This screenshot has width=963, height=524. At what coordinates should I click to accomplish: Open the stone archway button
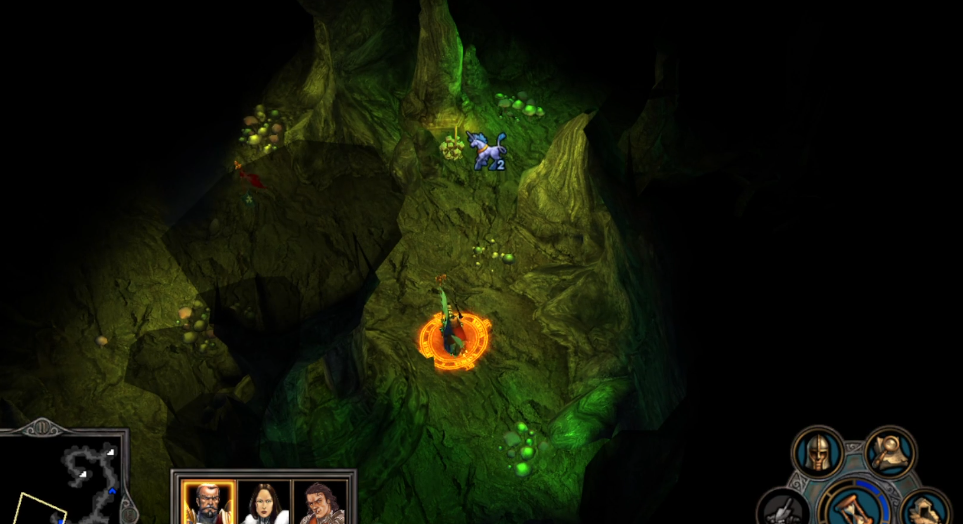pos(926,510)
